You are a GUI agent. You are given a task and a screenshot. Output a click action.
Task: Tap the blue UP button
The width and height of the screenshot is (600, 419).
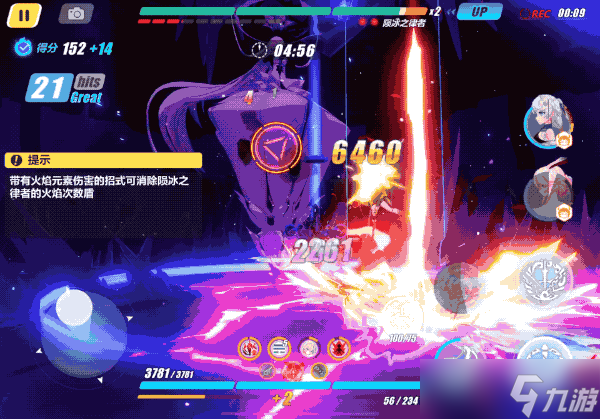[x=479, y=13]
